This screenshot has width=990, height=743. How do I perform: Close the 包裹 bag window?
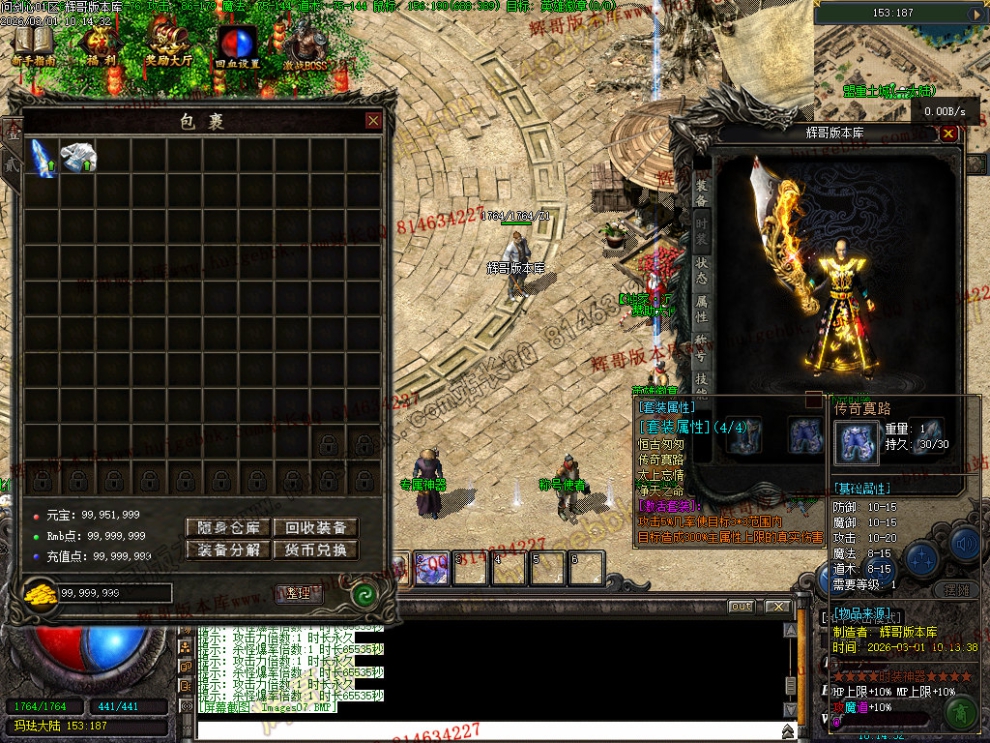[373, 121]
